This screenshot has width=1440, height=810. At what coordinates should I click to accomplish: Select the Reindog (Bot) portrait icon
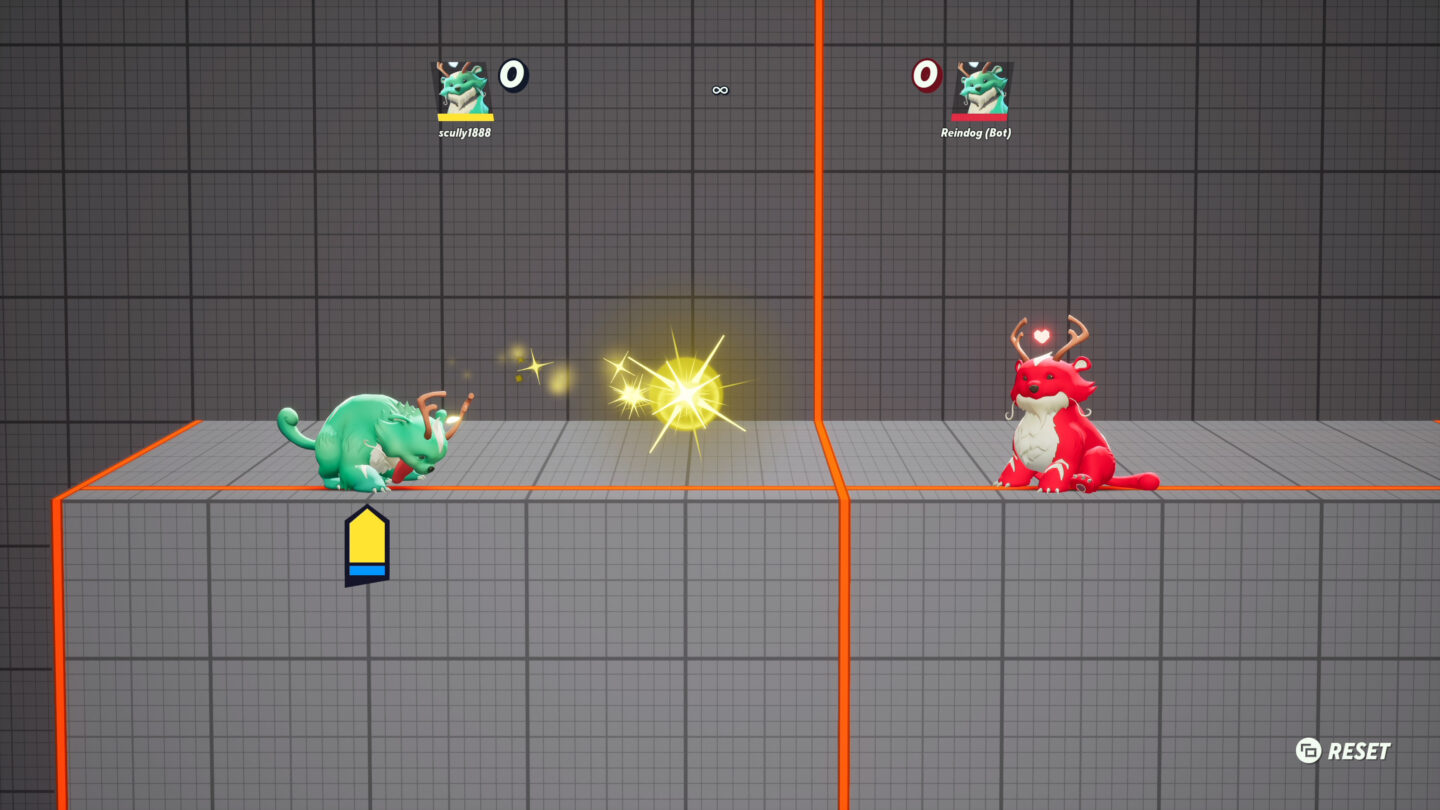tap(979, 87)
